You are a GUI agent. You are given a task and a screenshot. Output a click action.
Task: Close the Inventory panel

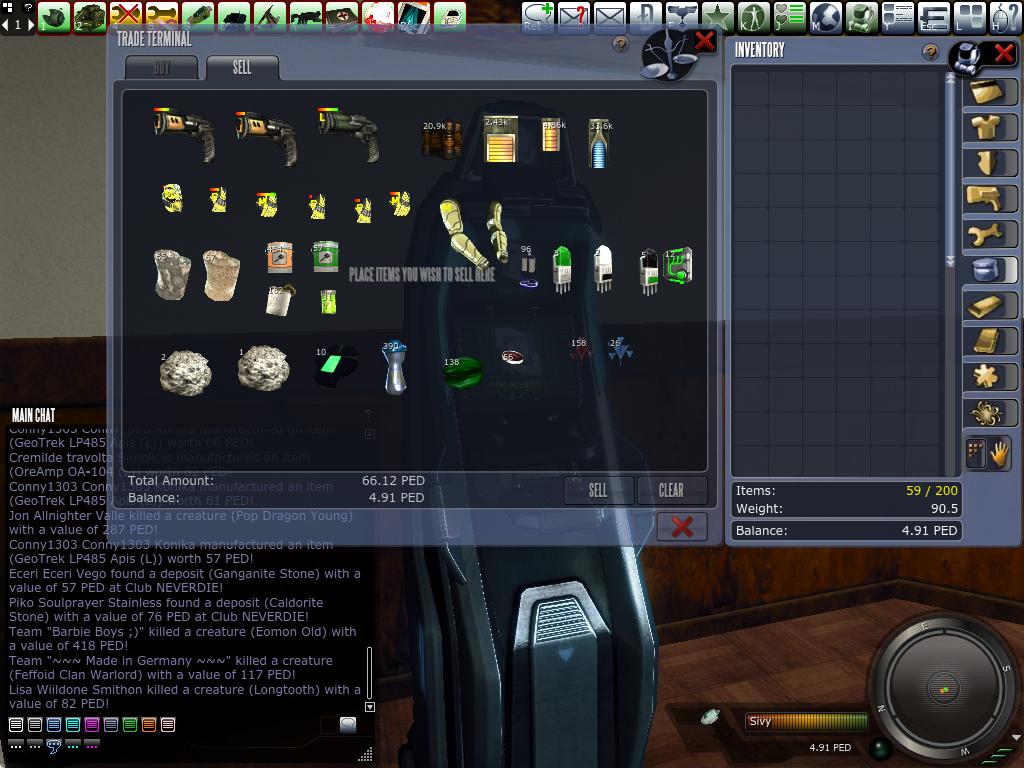1003,53
